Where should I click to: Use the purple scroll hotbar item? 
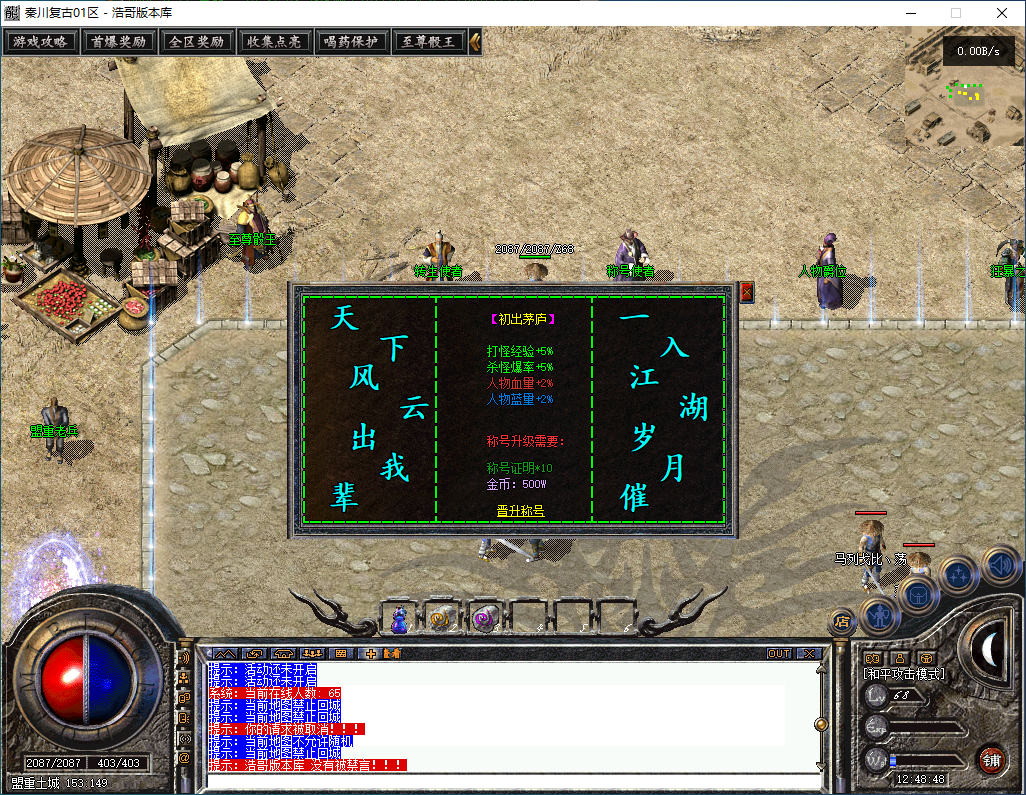point(483,619)
